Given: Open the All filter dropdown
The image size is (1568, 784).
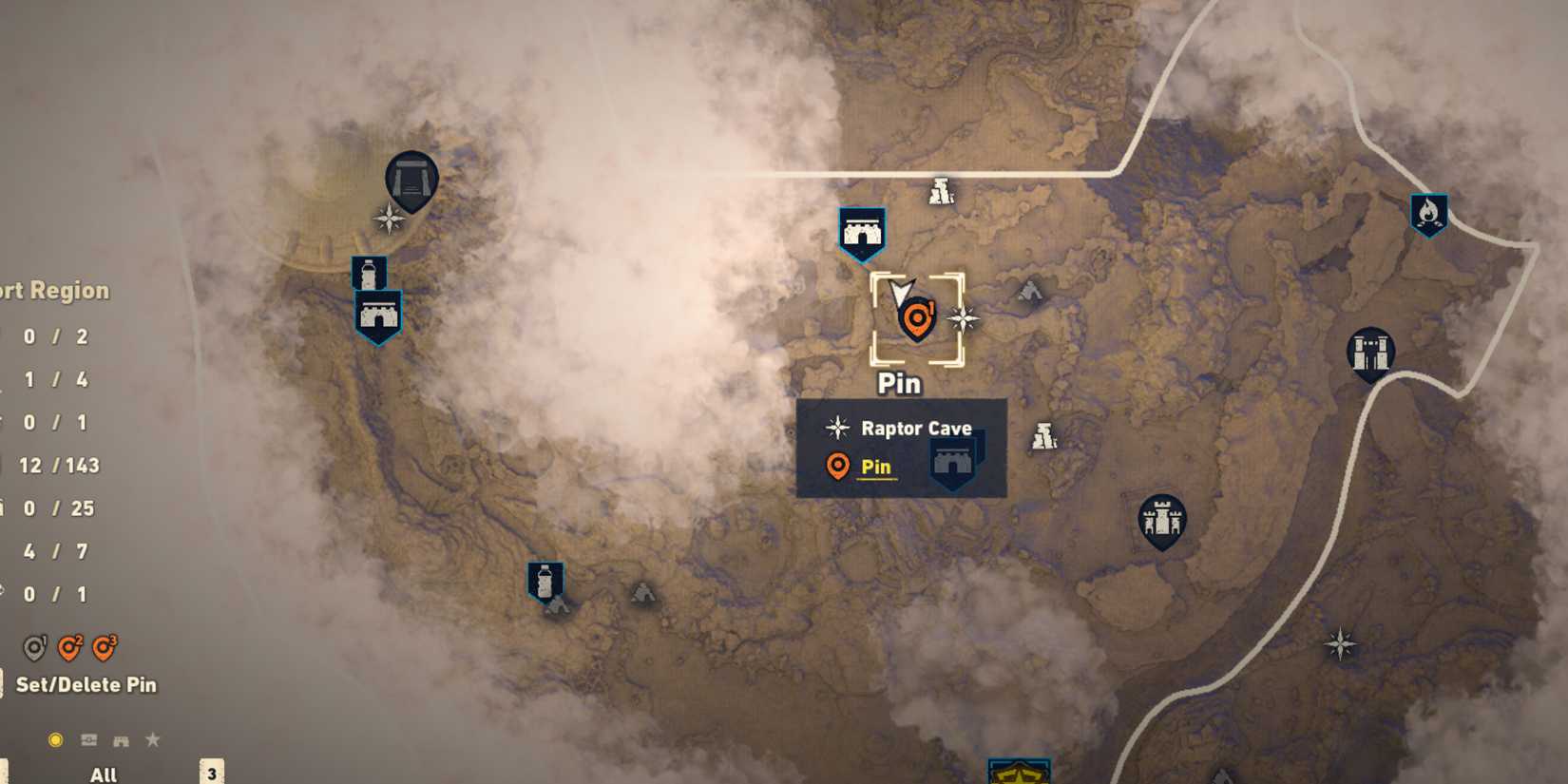Looking at the screenshot, I should (102, 774).
